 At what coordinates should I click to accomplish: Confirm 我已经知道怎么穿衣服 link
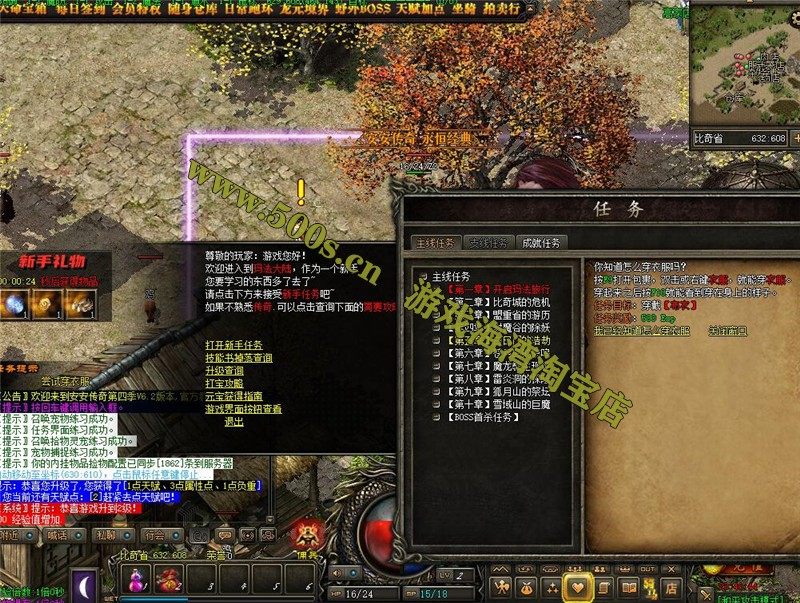click(x=643, y=330)
